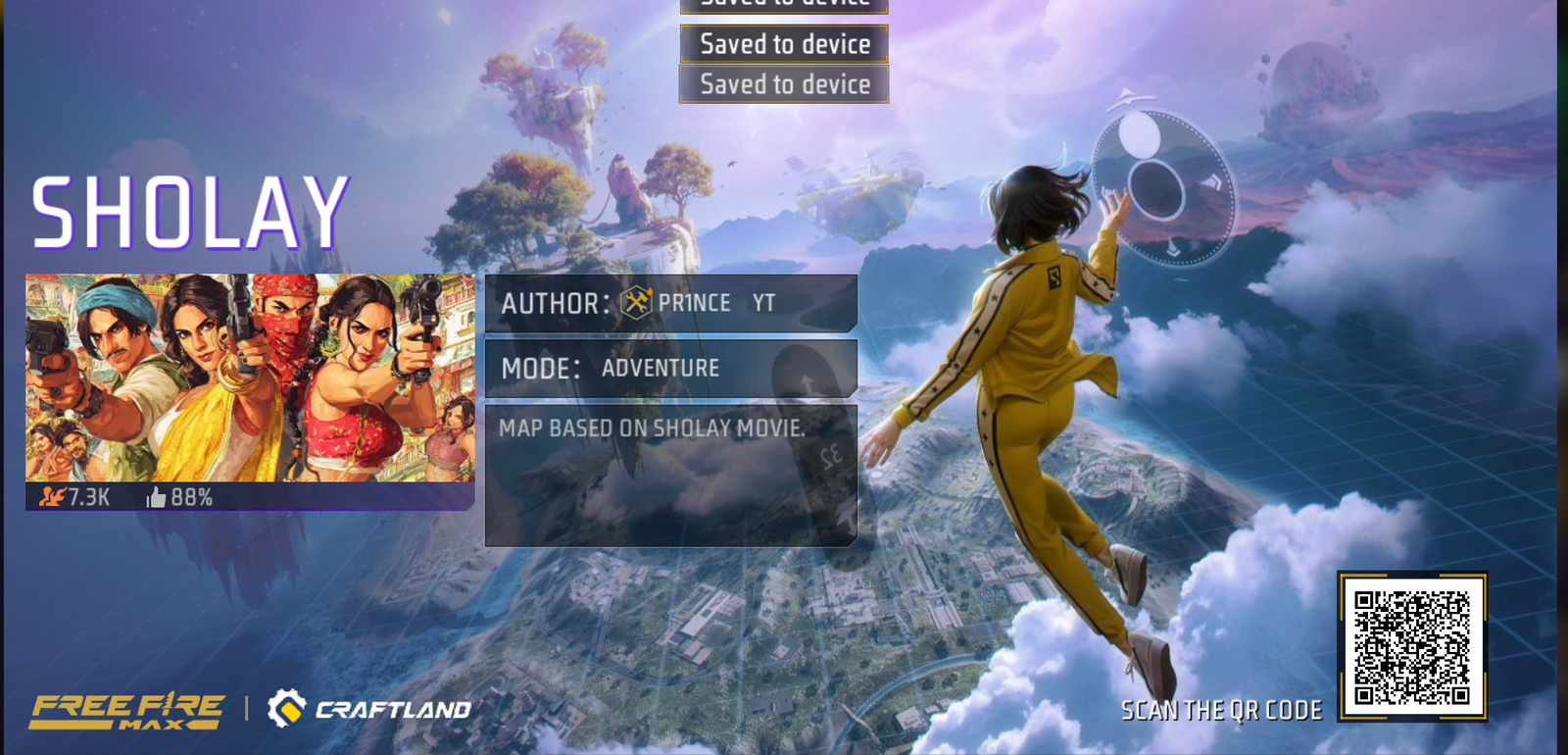Click the right-facing chevron on the compass ring
The image size is (1568, 755).
1215,179
